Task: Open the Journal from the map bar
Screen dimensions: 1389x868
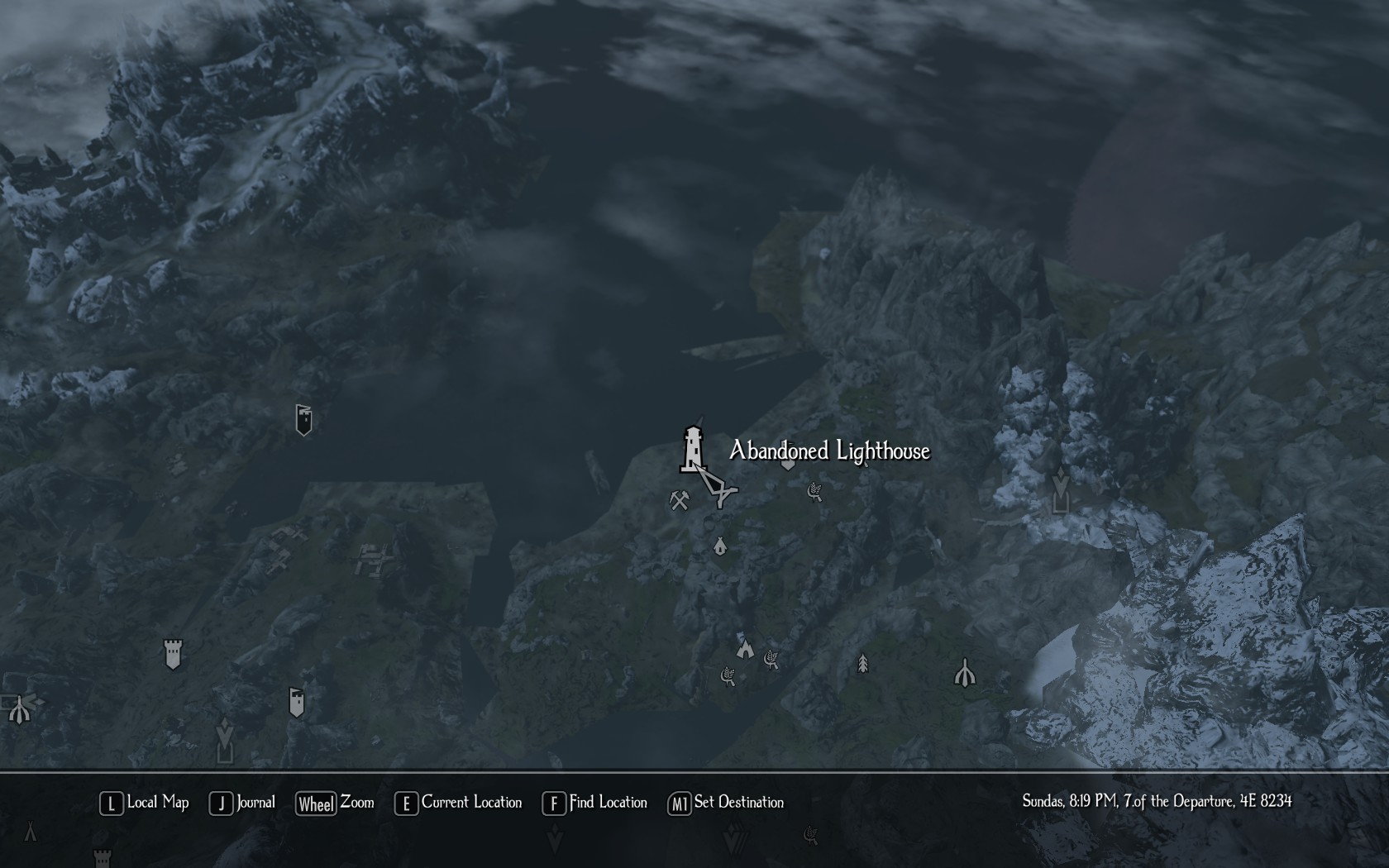Action: (242, 803)
